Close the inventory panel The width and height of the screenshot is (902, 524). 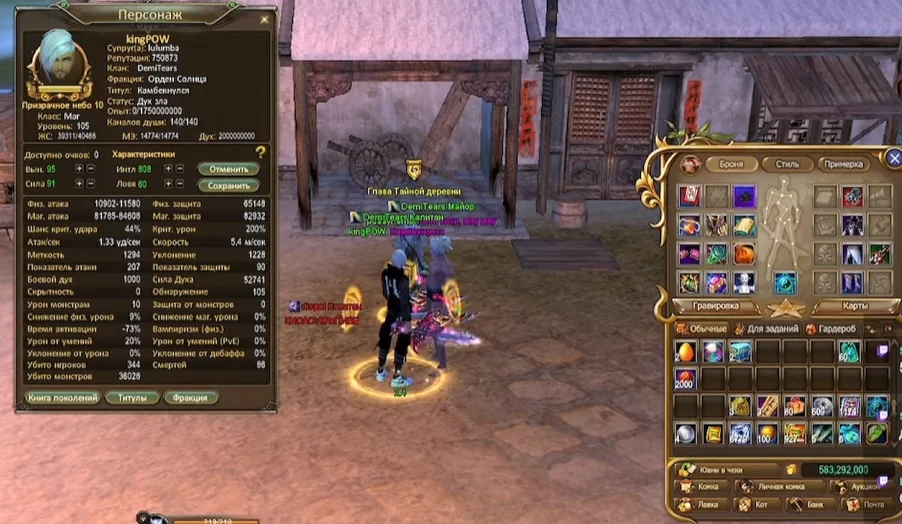pyautogui.click(x=894, y=158)
